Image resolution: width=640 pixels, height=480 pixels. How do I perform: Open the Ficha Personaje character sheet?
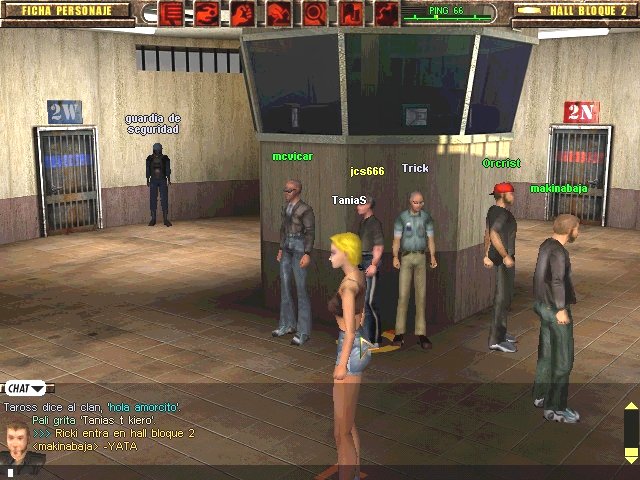click(64, 11)
